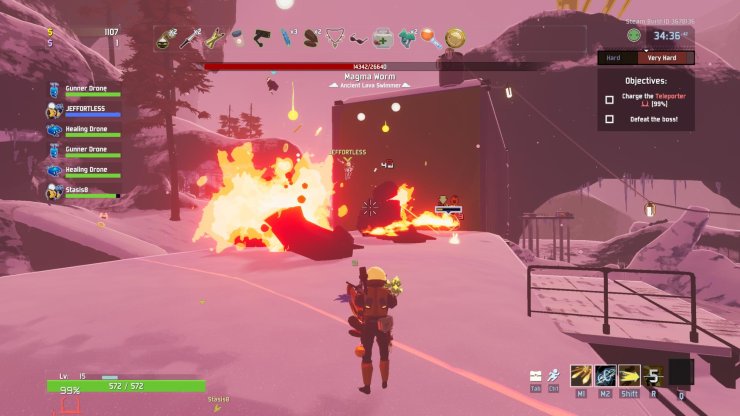Click the Charge the Teleporter objective
Viewport: 740px width, 416px height.
pyautogui.click(x=650, y=100)
